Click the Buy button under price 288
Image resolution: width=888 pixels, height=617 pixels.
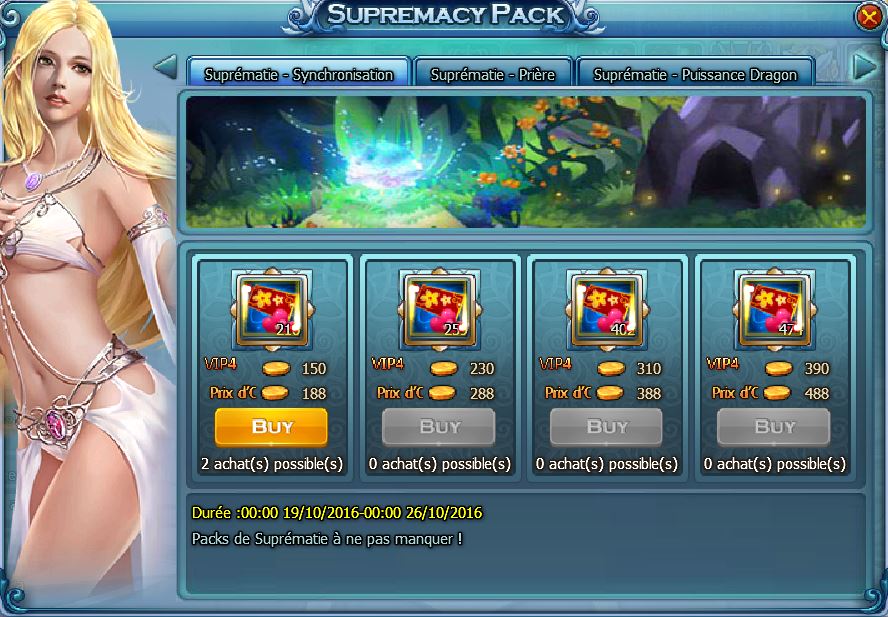click(x=439, y=427)
